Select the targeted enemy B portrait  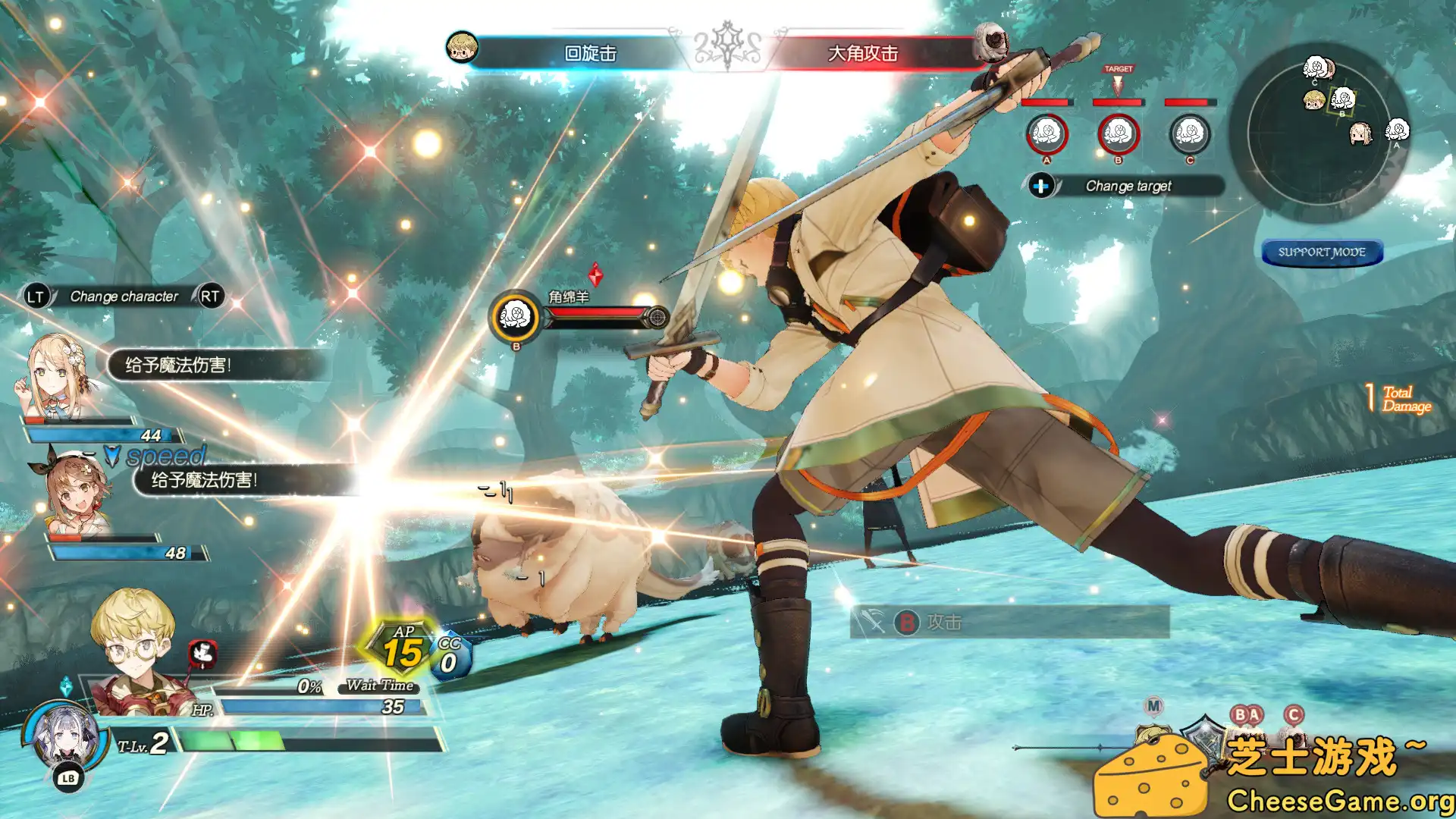pos(1118,134)
